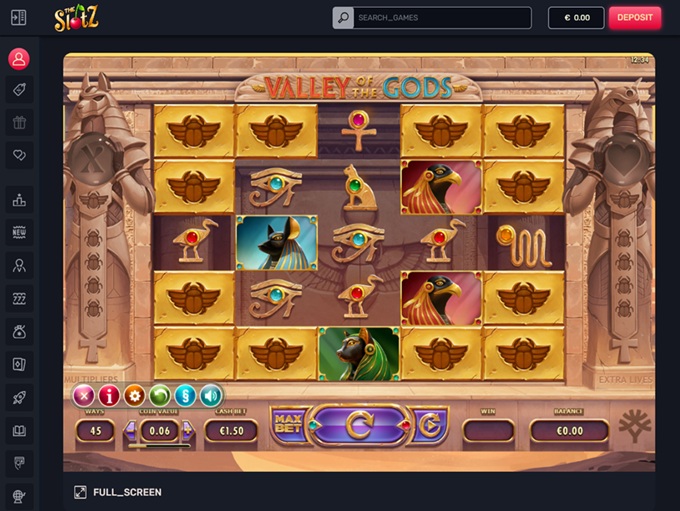The height and width of the screenshot is (511, 680).
Task: Hit the MAX BET button
Action: coord(289,425)
